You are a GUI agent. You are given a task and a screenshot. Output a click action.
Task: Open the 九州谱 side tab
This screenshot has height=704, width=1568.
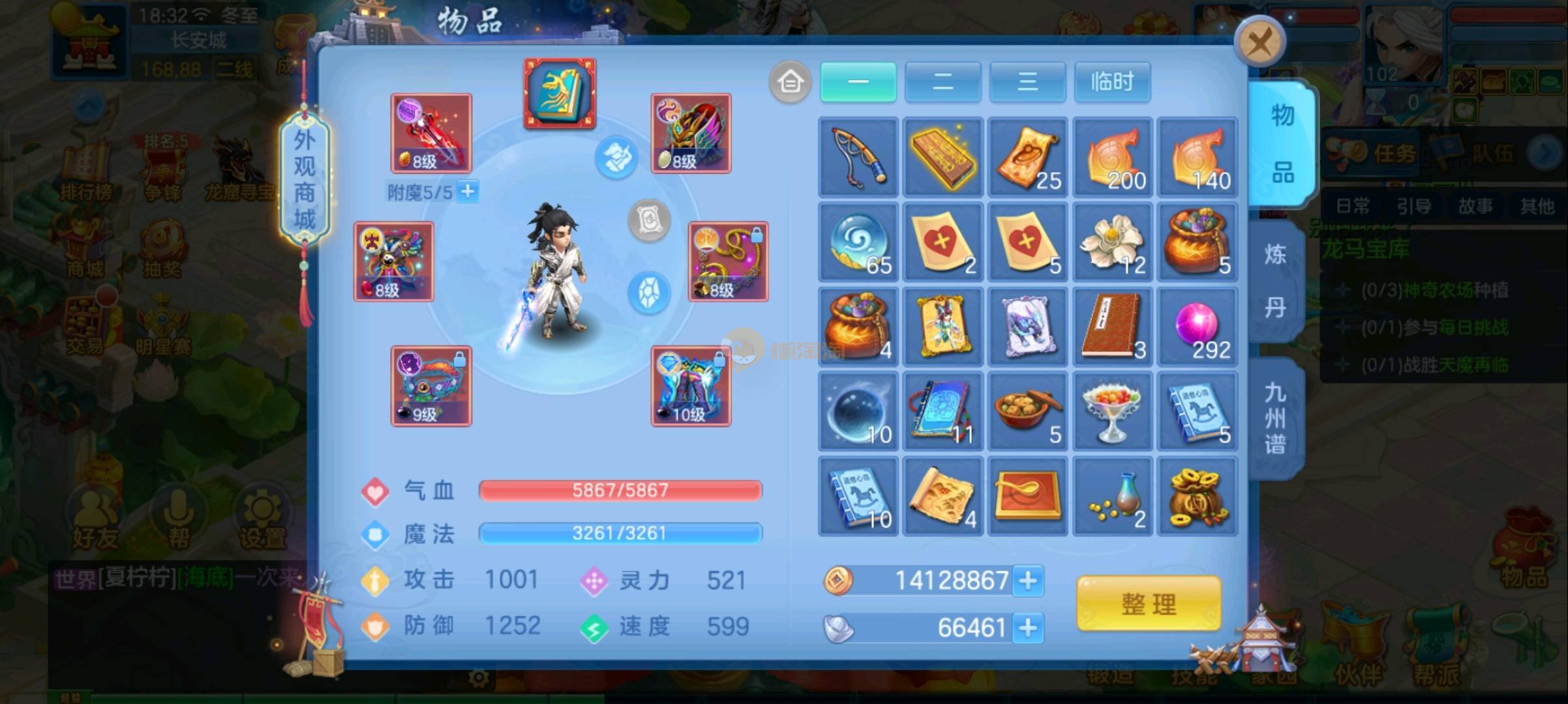coord(1275,418)
